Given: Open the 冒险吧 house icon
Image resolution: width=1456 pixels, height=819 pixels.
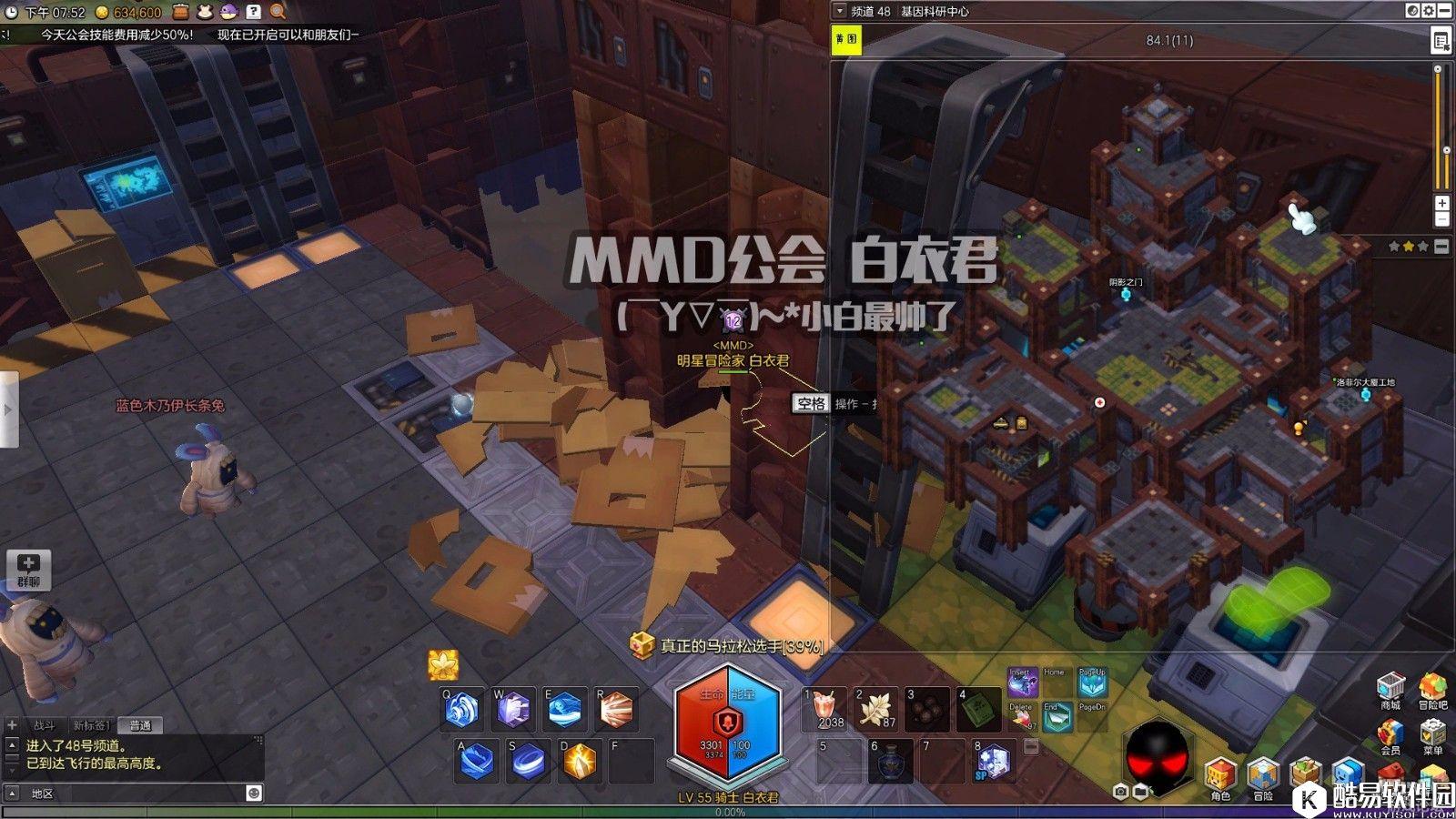Looking at the screenshot, I should coord(1432,687).
